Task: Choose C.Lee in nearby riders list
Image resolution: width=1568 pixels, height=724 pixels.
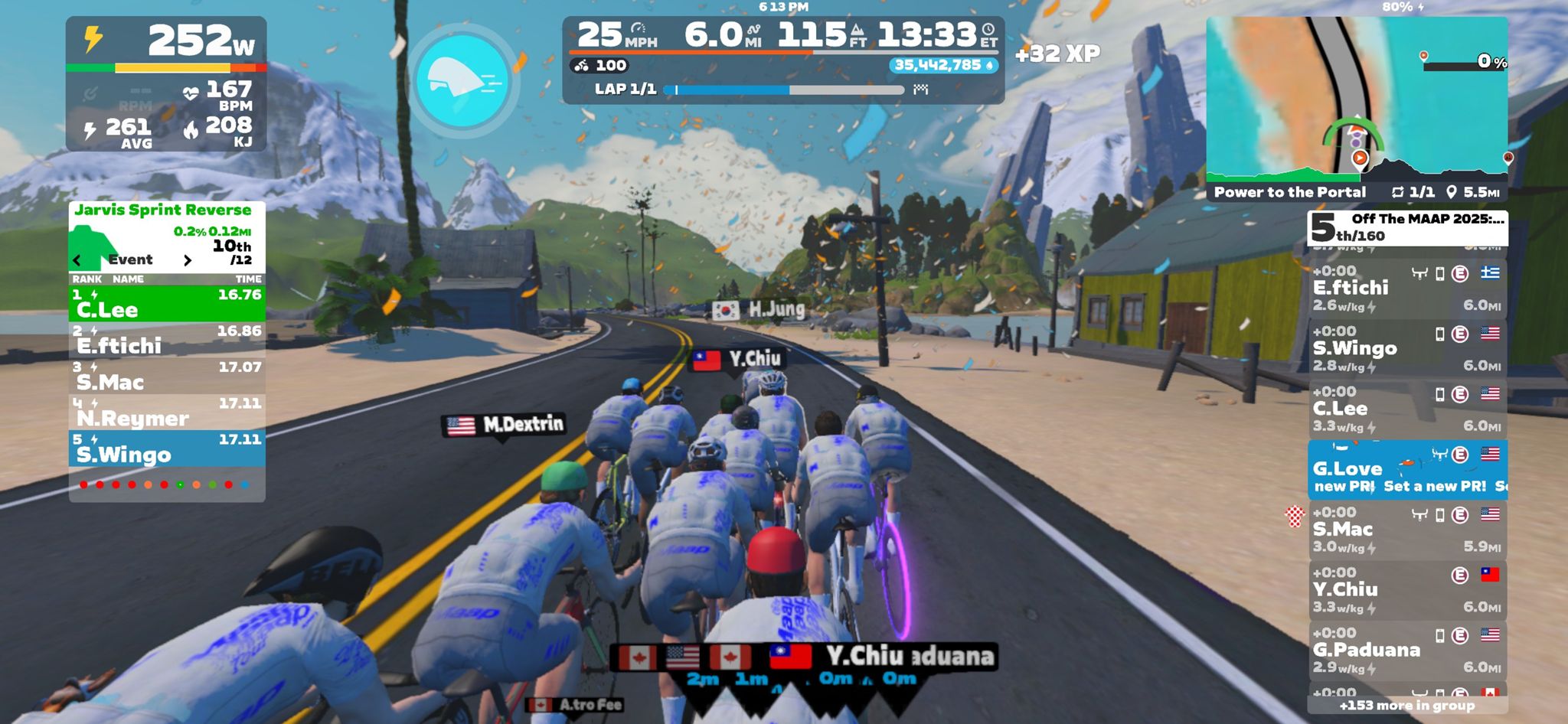Action: [x=1406, y=409]
